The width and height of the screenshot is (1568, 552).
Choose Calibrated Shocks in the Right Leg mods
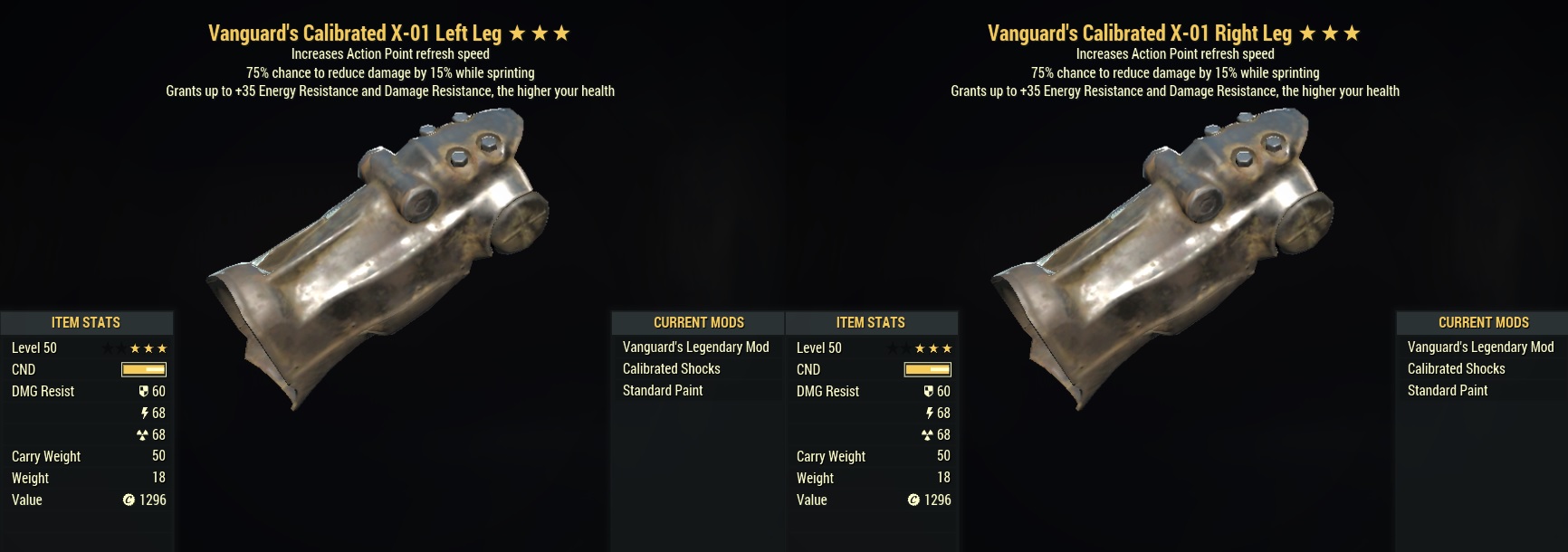(1456, 368)
